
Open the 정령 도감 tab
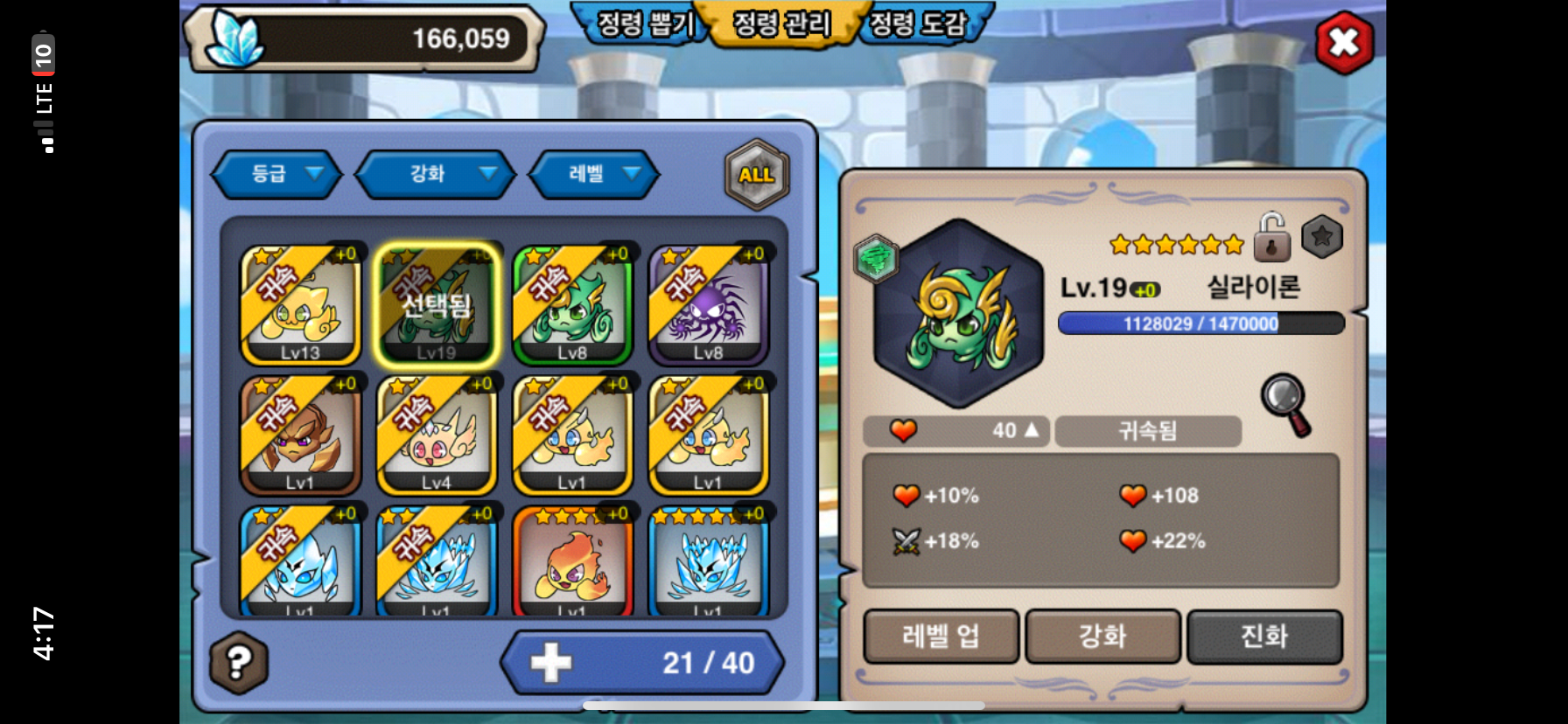click(918, 24)
